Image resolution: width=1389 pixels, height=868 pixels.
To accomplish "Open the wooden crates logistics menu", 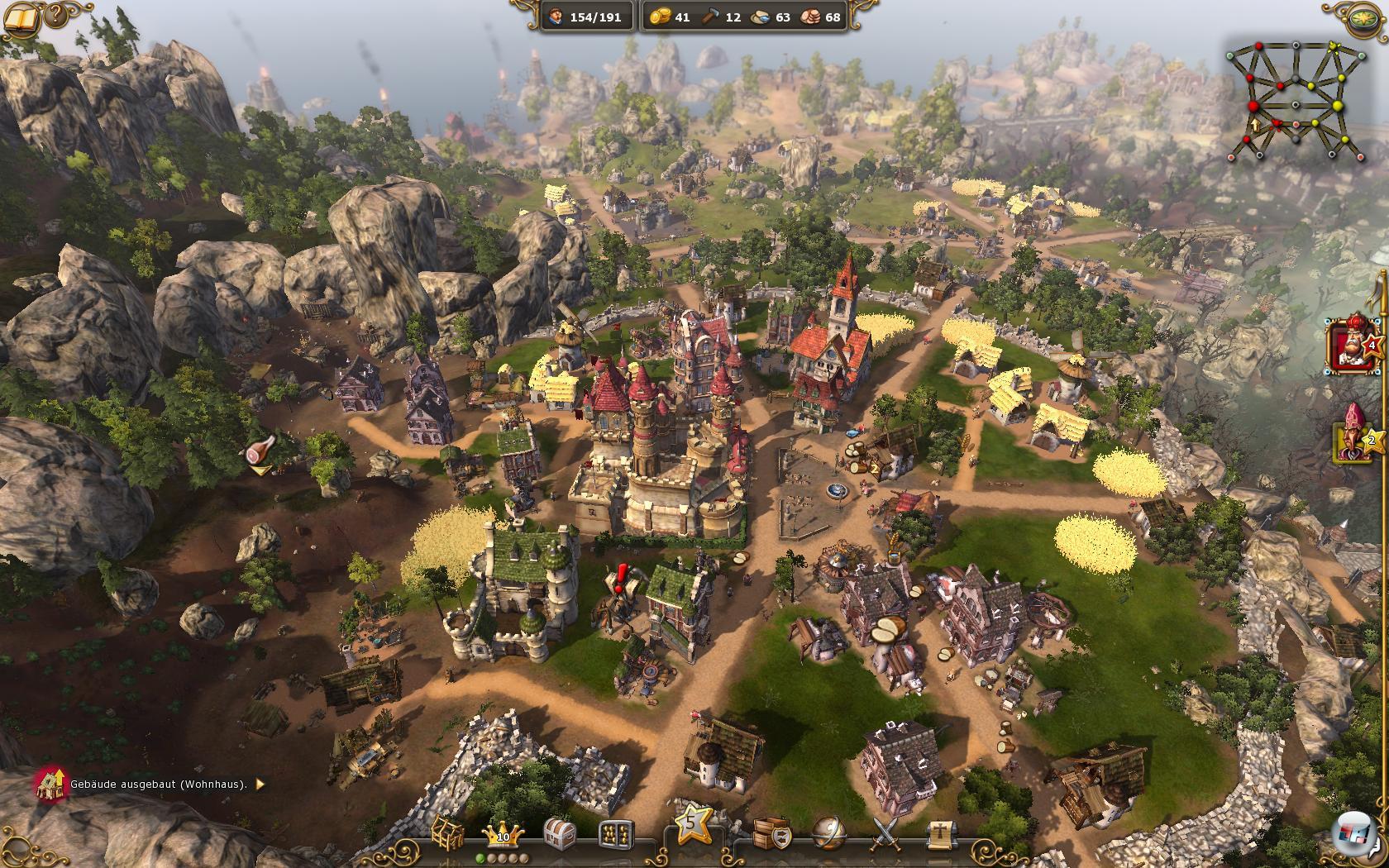I will tap(771, 833).
